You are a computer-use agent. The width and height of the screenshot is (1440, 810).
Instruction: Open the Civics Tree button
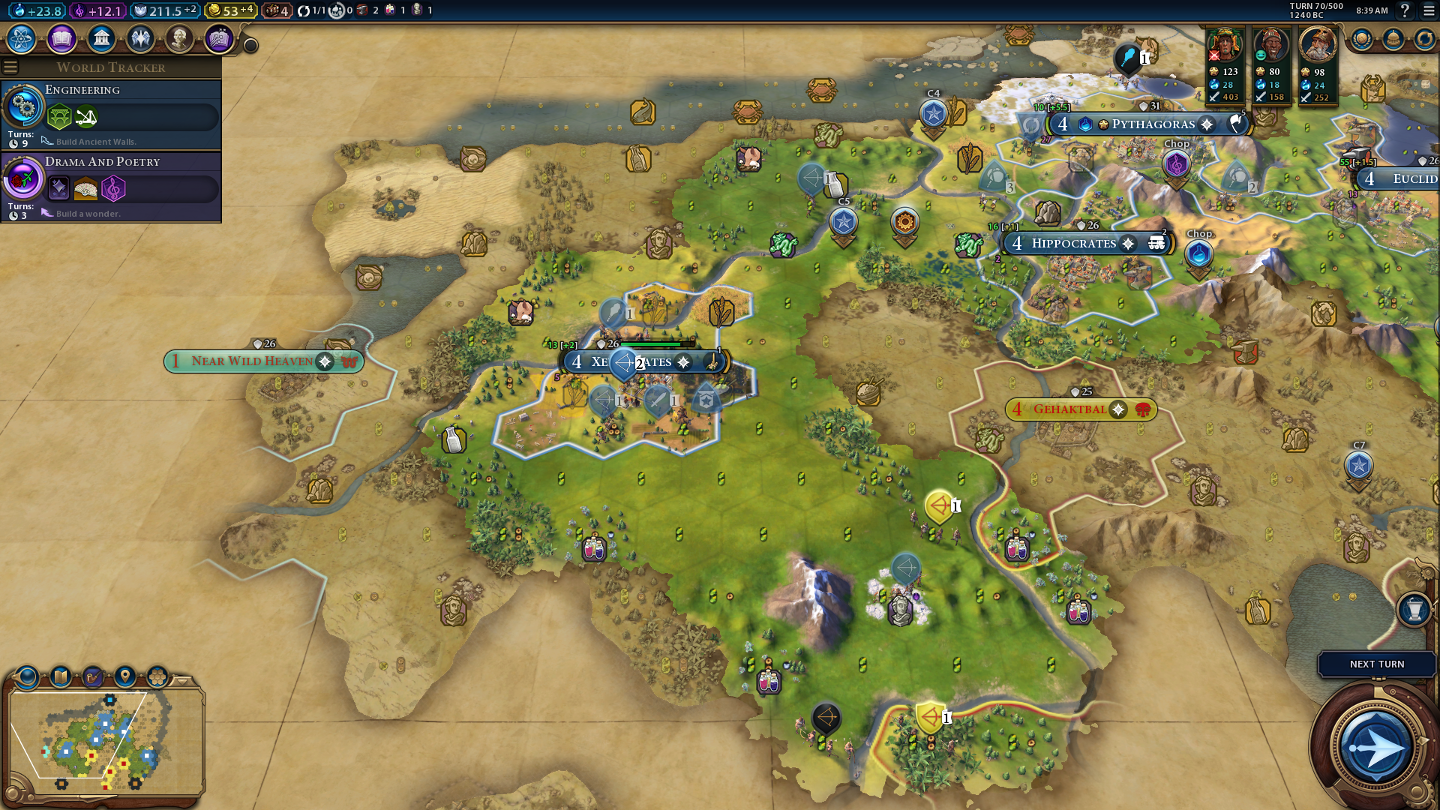tap(62, 39)
